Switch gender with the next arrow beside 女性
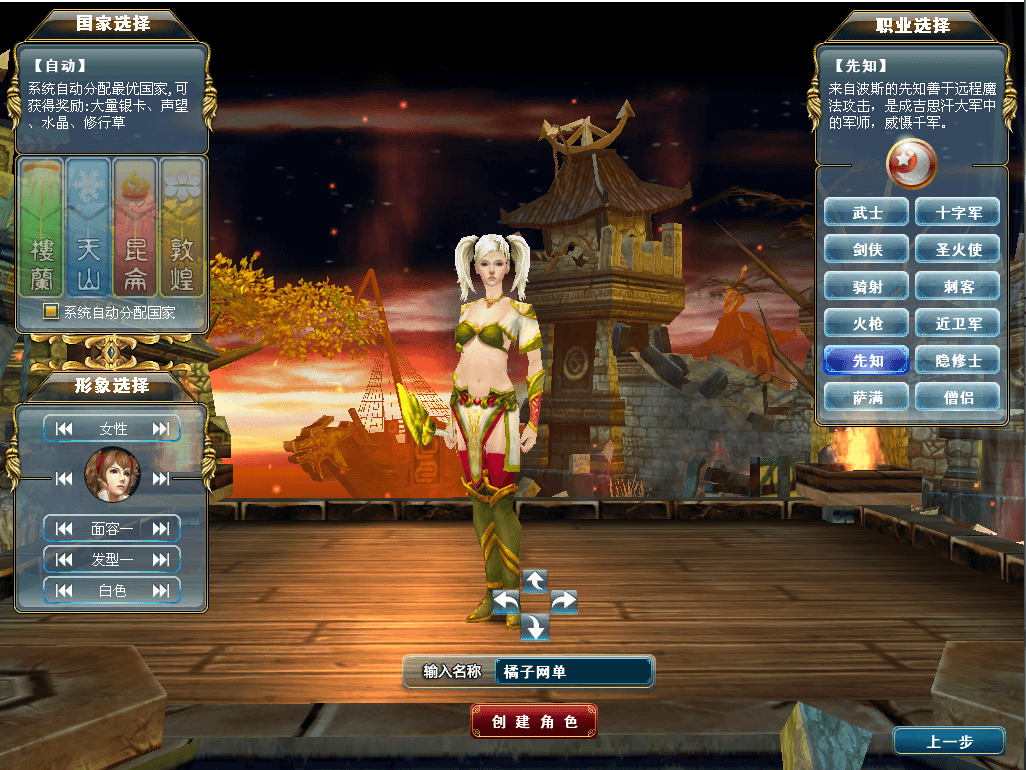 (x=160, y=429)
